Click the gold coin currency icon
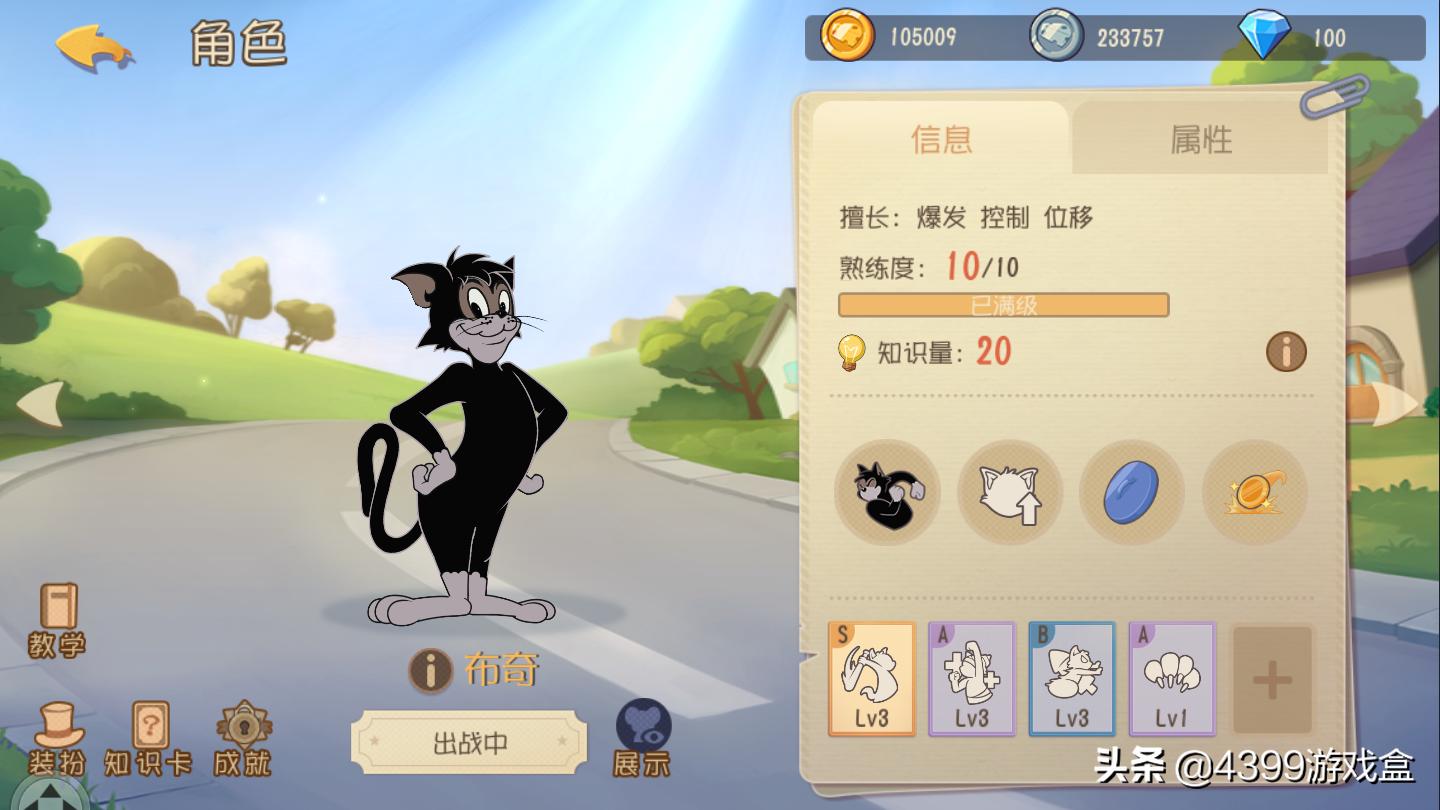 point(845,36)
